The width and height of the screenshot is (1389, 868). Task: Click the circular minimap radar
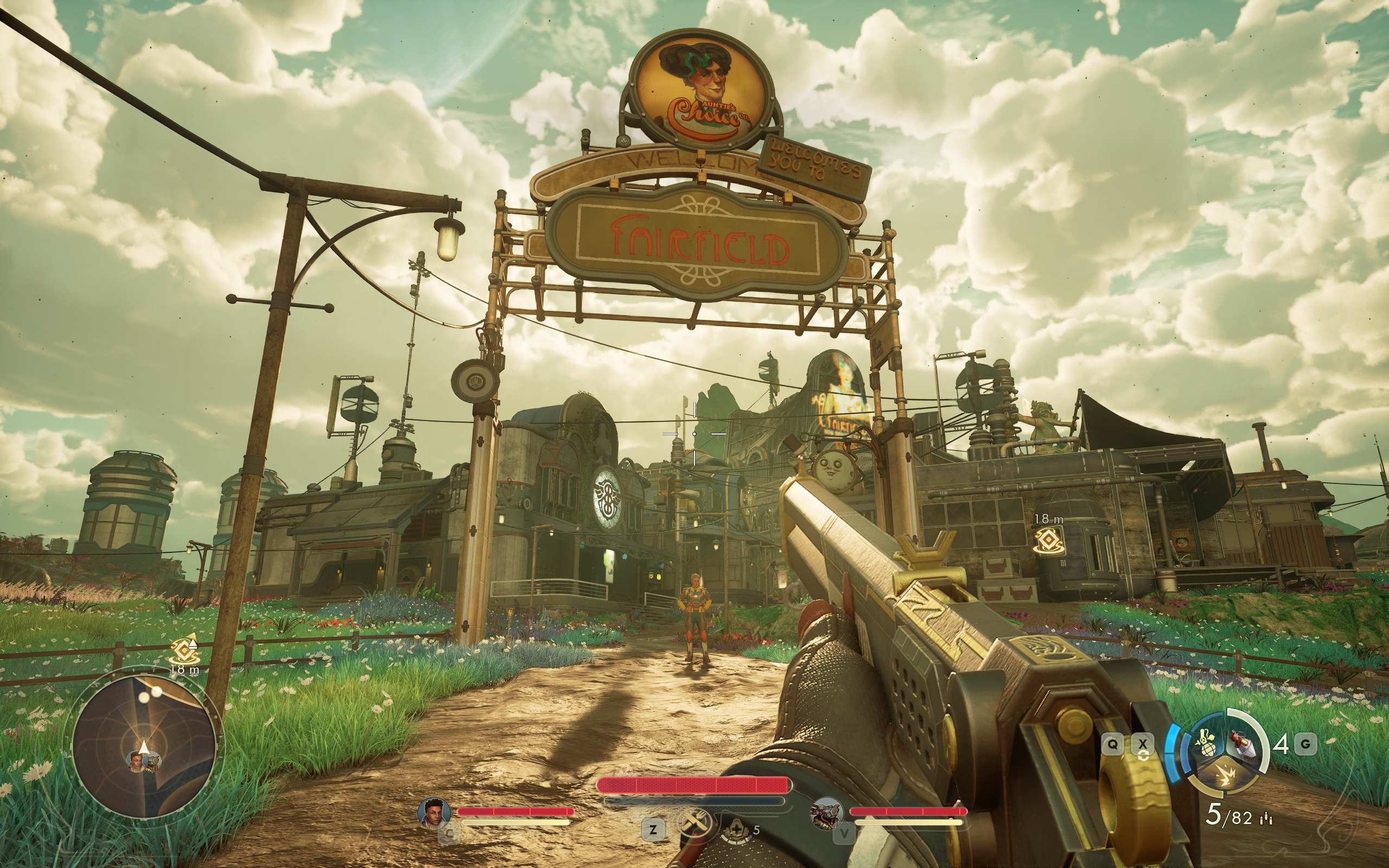click(145, 746)
